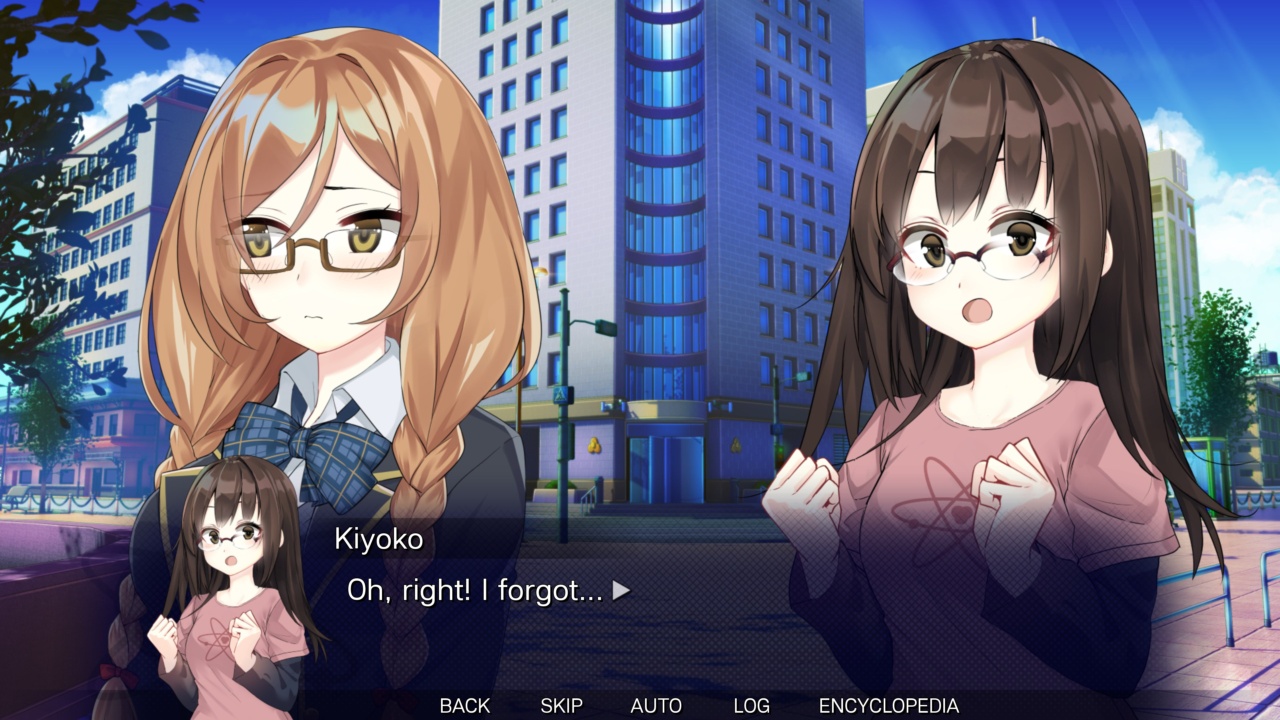The image size is (1280, 720).
Task: Disable AUTO mode from the bottom bar
Action: click(655, 705)
